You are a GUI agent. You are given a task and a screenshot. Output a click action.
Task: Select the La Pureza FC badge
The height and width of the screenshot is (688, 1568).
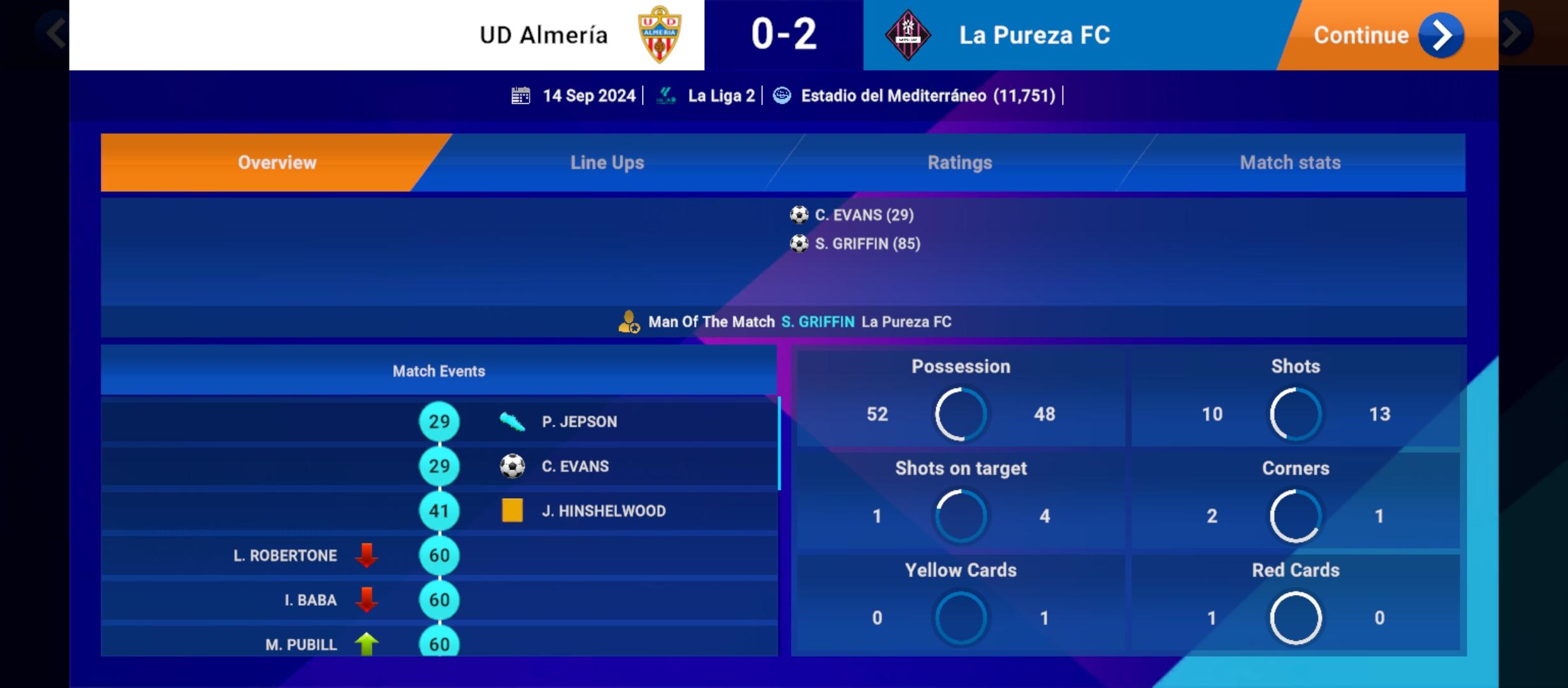pos(908,34)
